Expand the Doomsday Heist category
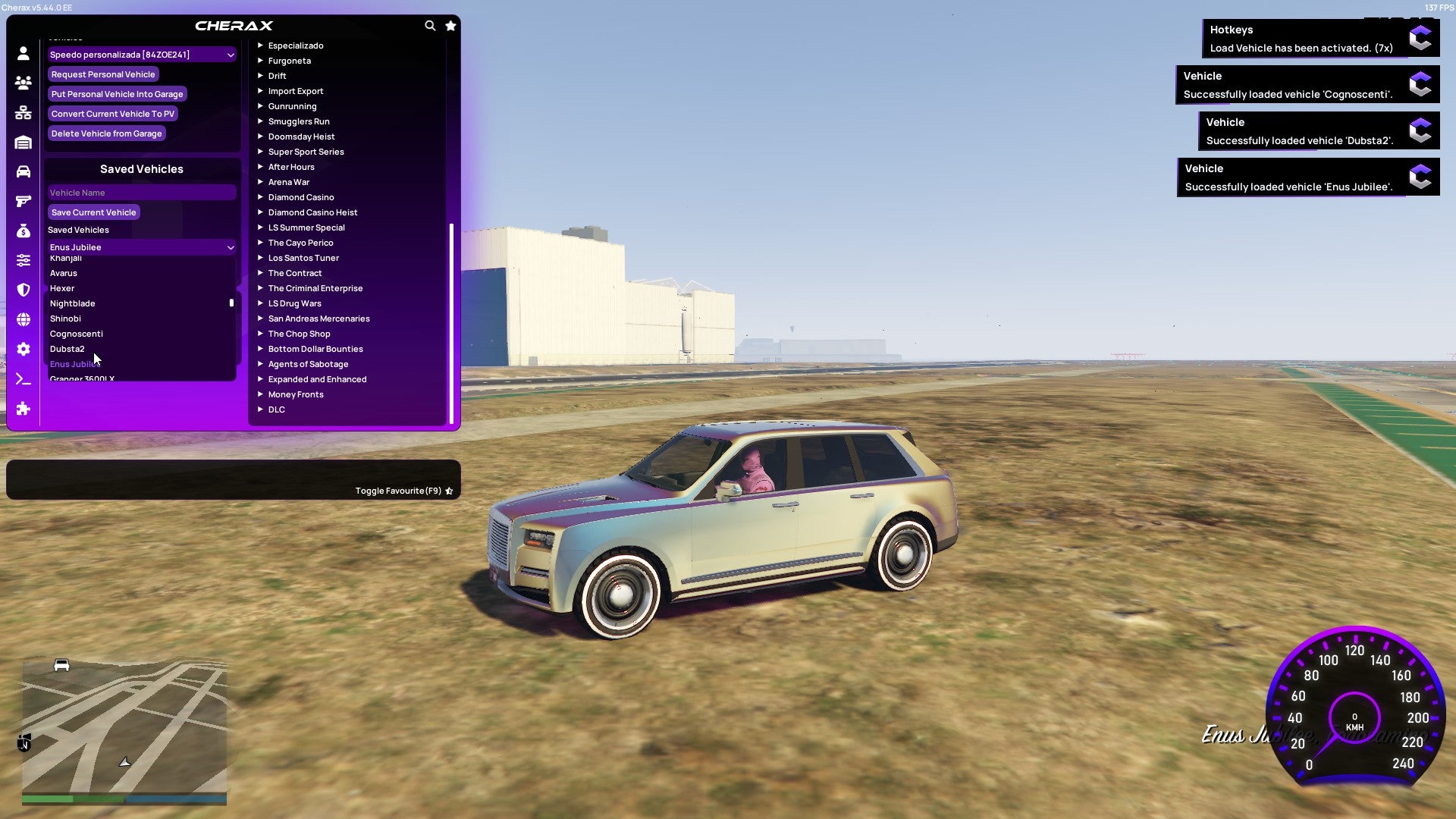Image resolution: width=1456 pixels, height=819 pixels. [300, 136]
